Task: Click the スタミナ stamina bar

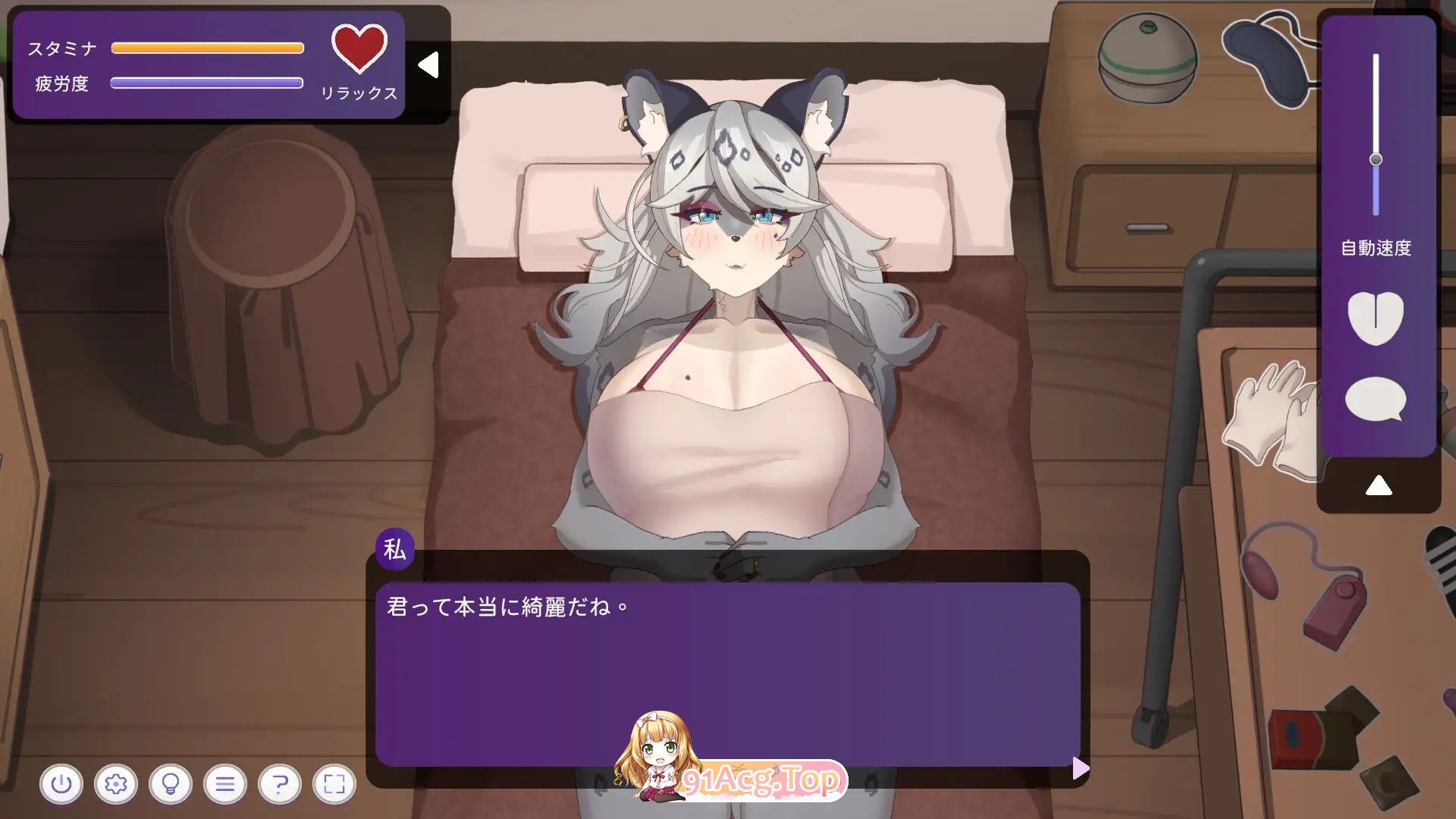Action: [x=207, y=47]
